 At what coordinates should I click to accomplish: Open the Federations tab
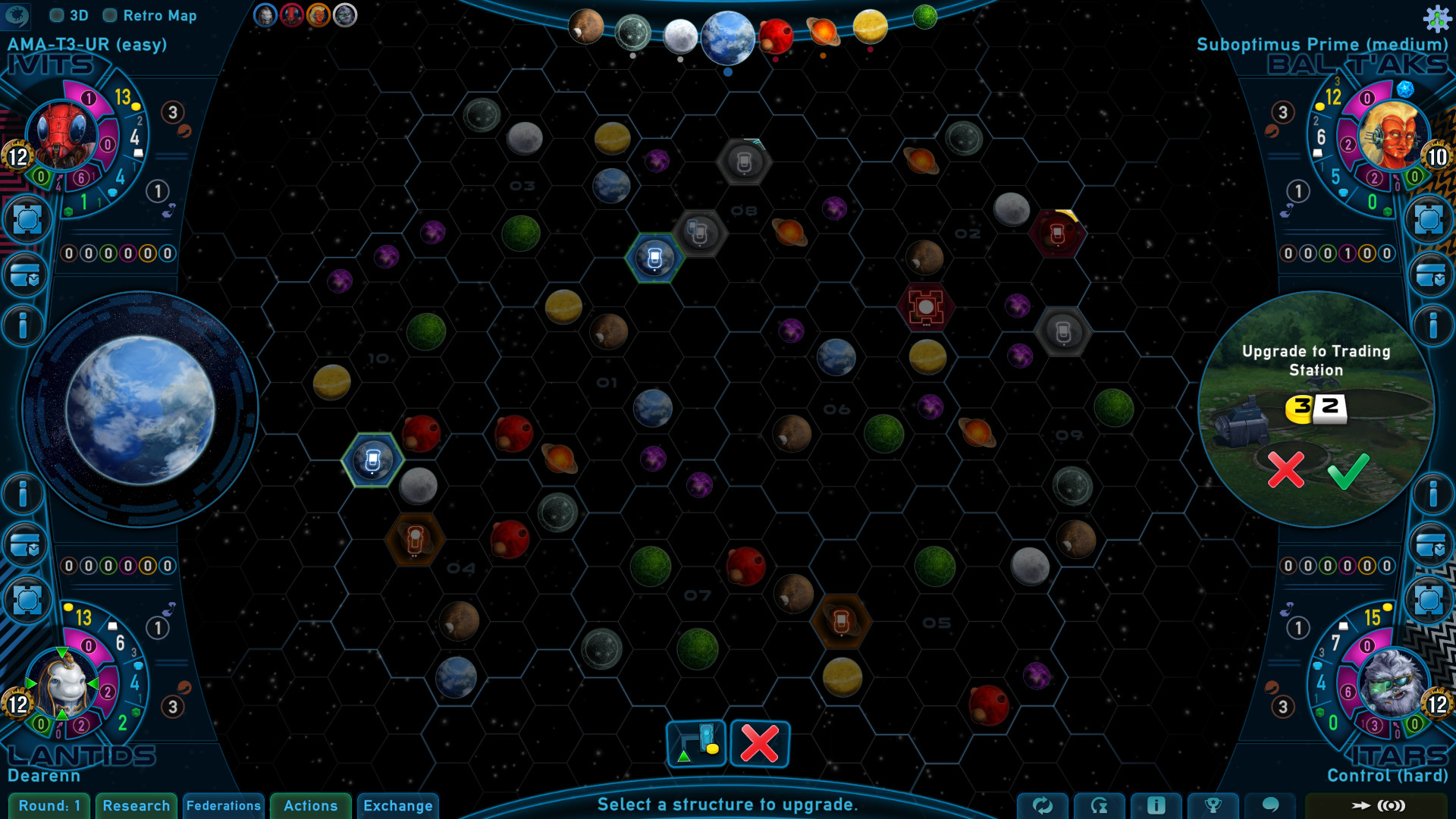coord(224,806)
